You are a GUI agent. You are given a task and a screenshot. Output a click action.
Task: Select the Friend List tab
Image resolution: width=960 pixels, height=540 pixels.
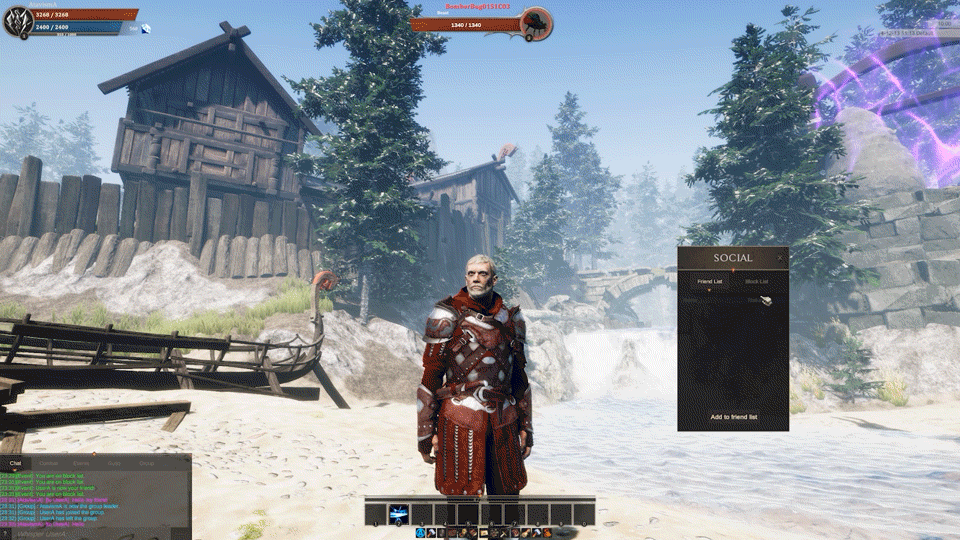point(710,282)
